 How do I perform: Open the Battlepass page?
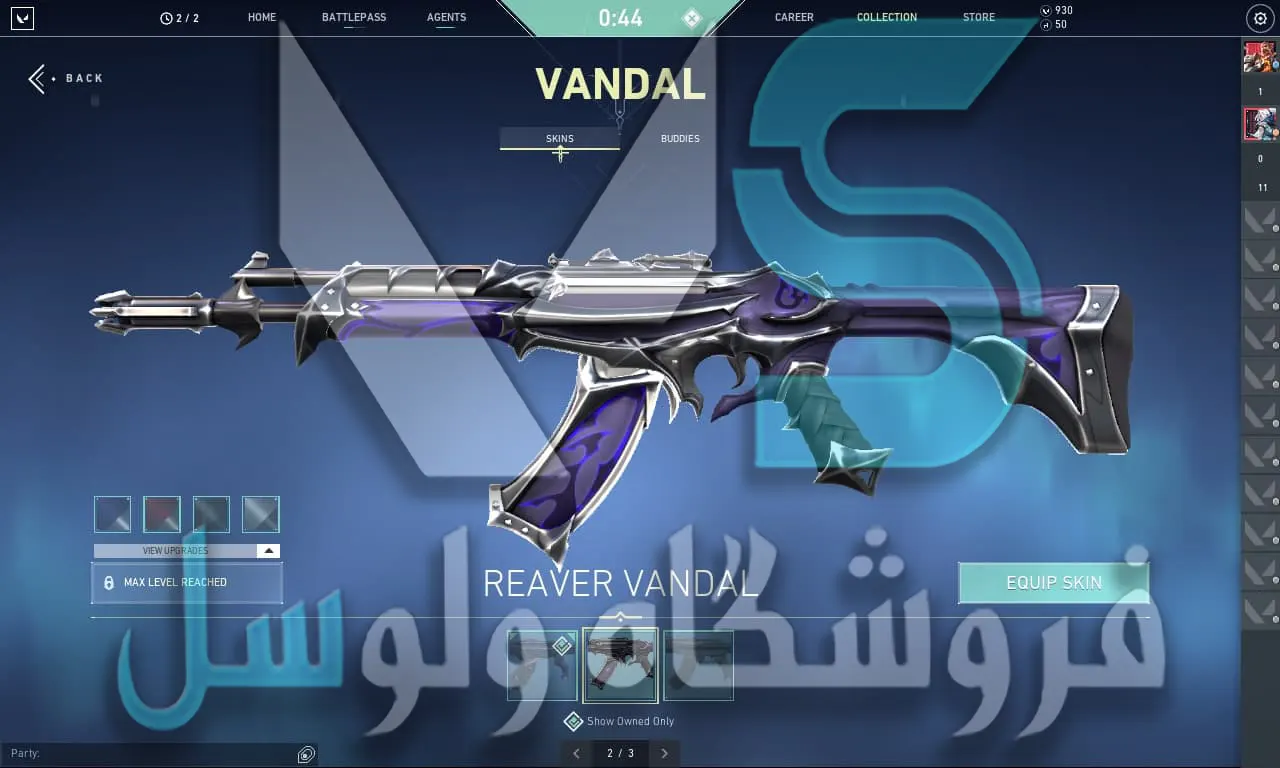point(354,17)
